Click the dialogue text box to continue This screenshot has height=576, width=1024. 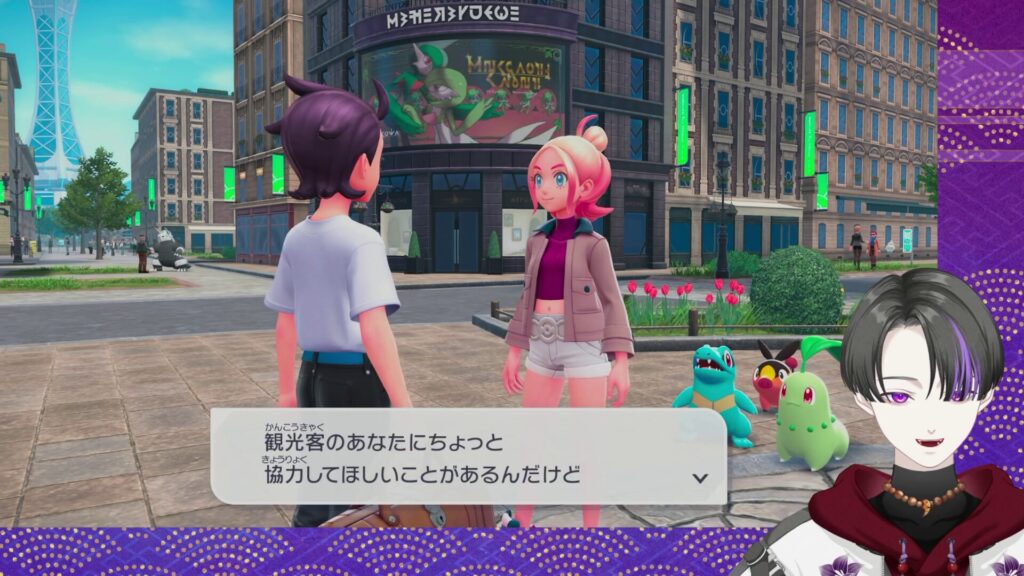pyautogui.click(x=468, y=456)
